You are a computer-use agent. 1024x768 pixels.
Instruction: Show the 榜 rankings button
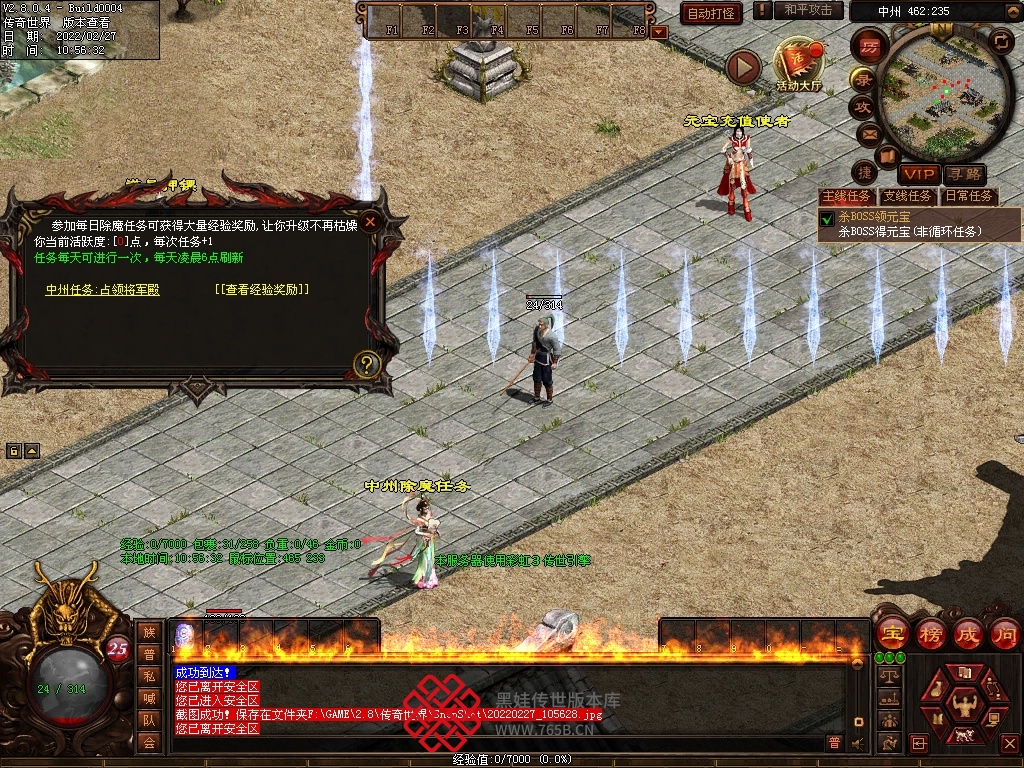(929, 632)
